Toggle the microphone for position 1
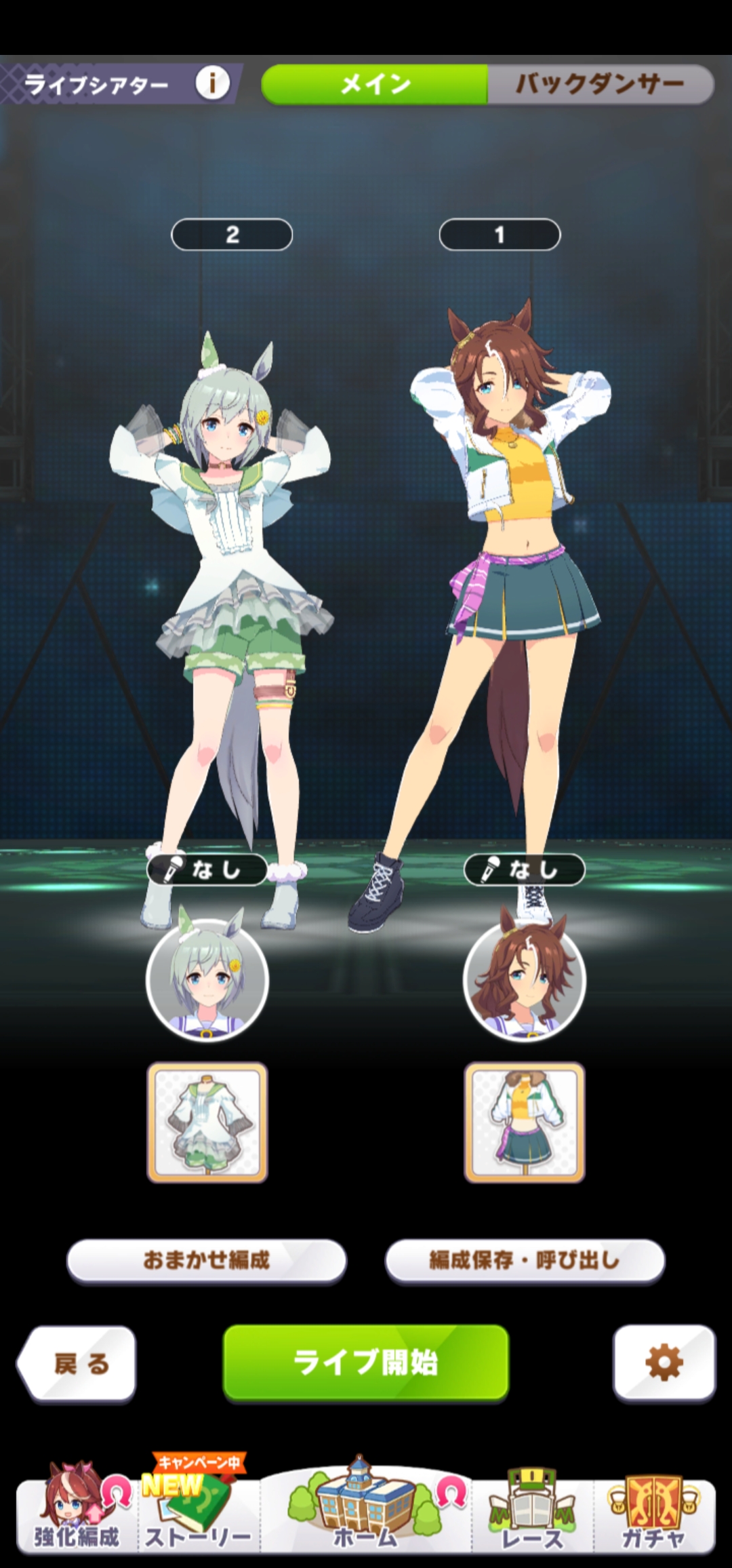Image resolution: width=732 pixels, height=1568 pixels. coord(524,869)
